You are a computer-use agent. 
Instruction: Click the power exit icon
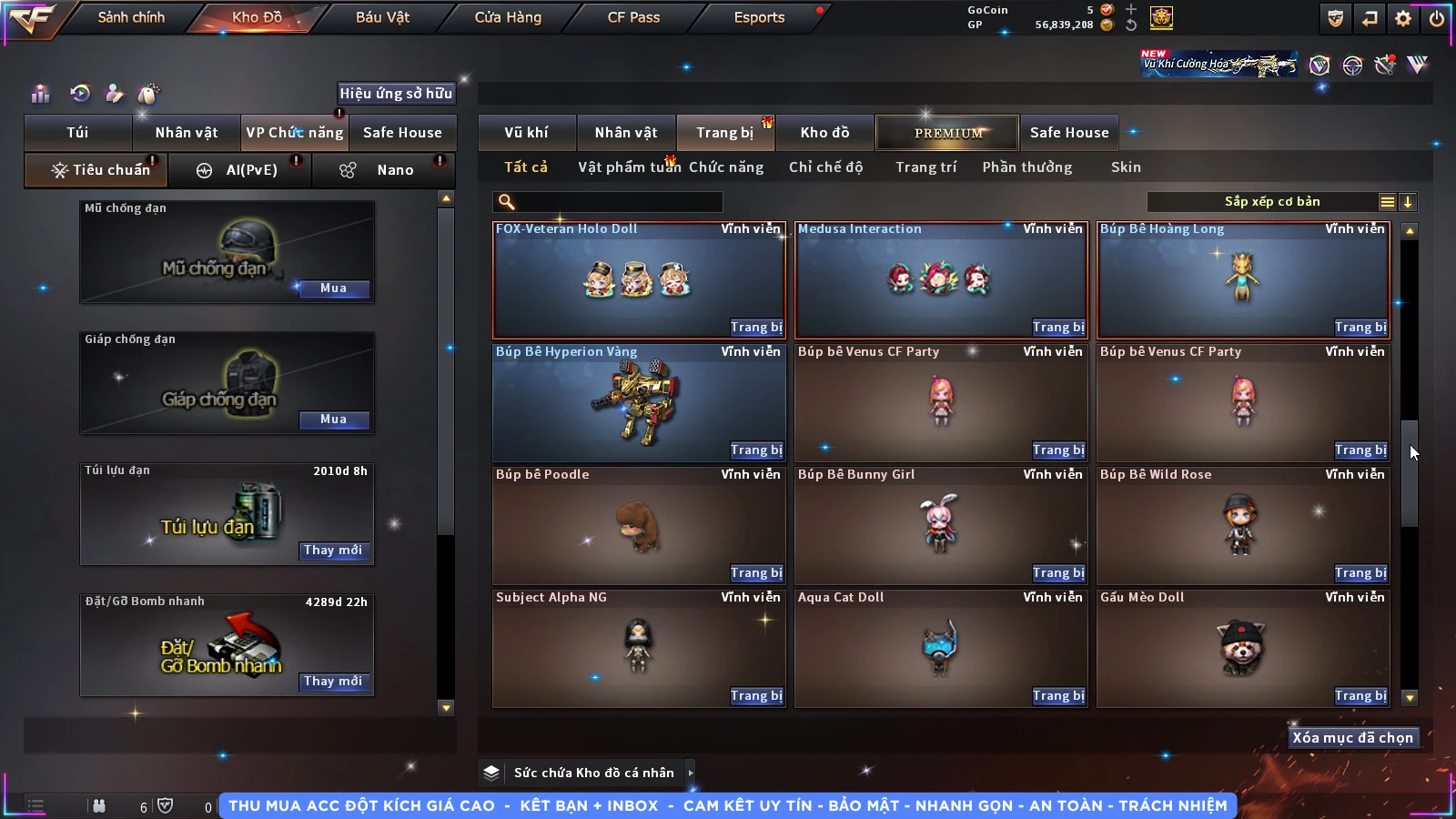pos(1437,18)
